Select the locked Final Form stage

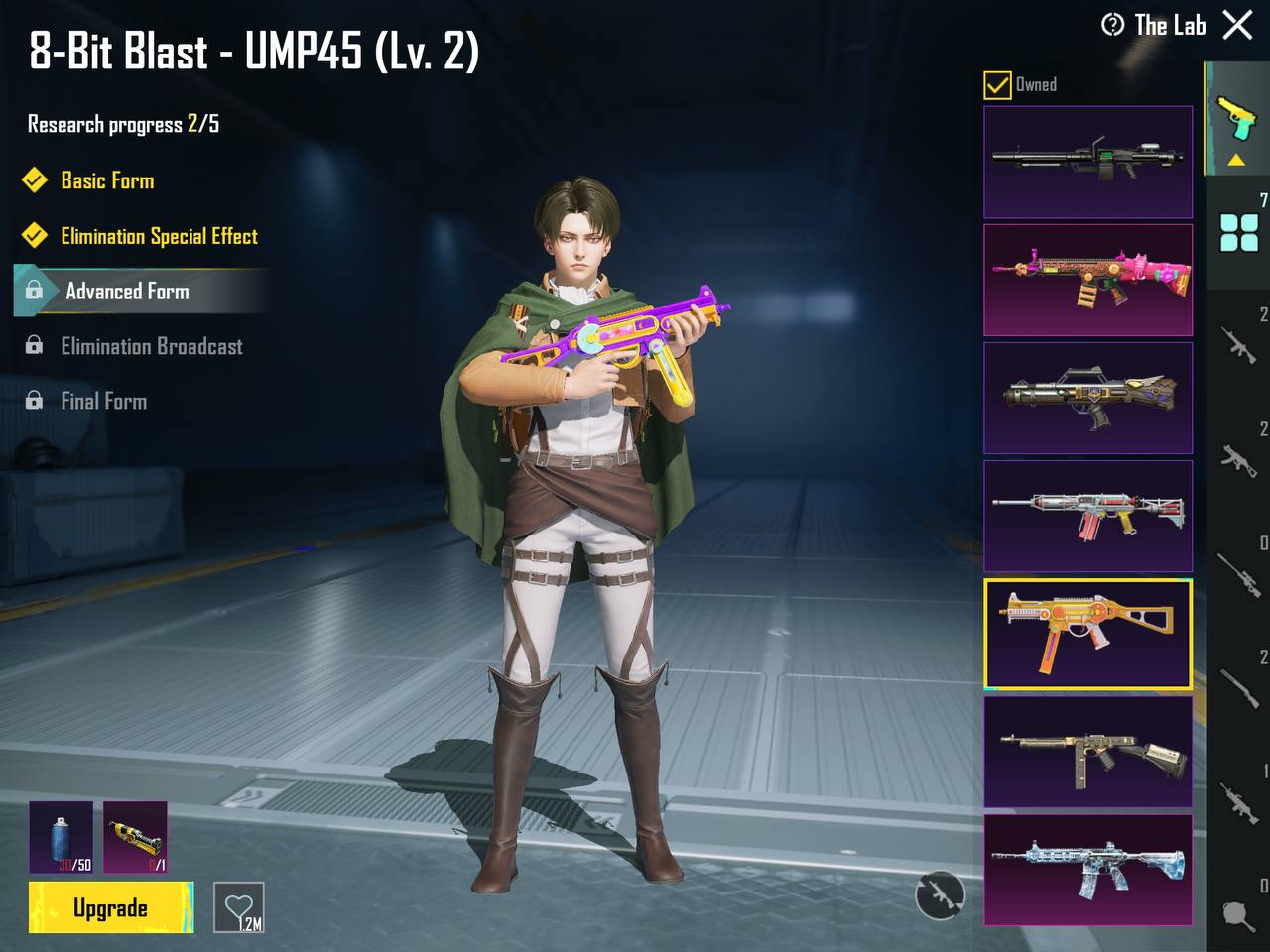pos(103,401)
